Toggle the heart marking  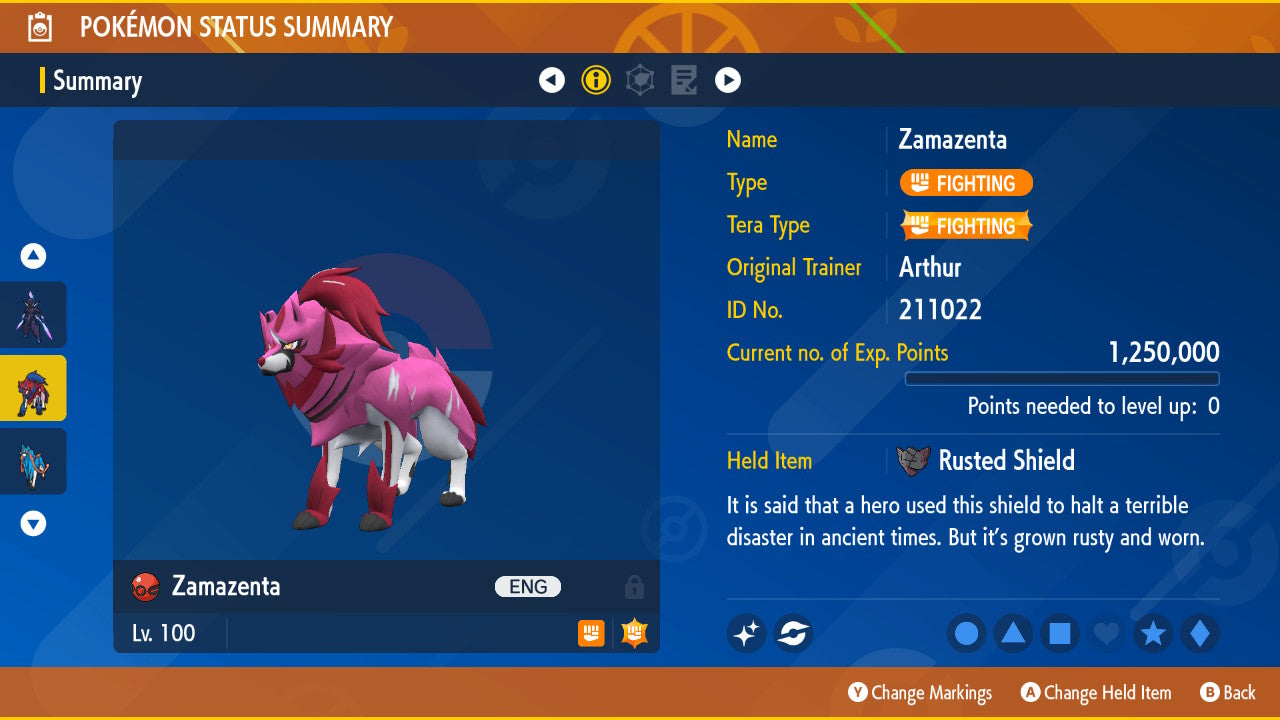click(x=1106, y=633)
